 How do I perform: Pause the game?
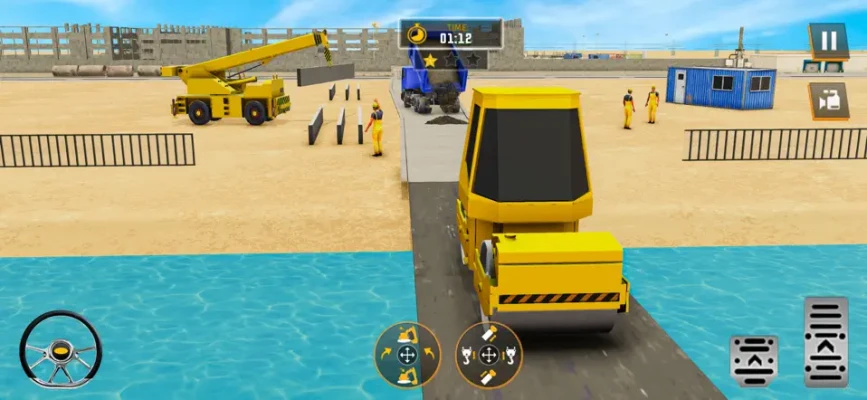(x=828, y=42)
